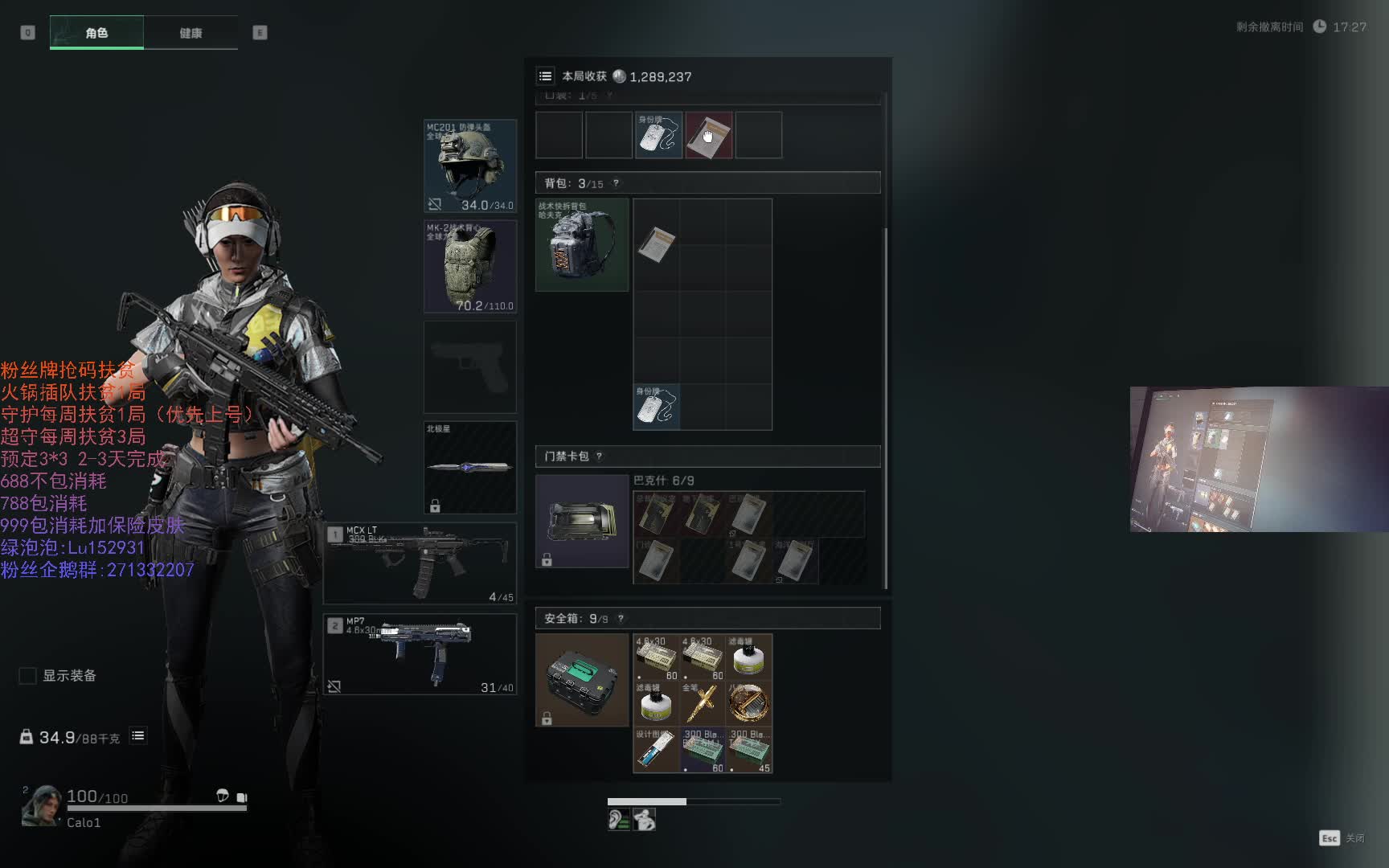The height and width of the screenshot is (868, 1389).
Task: Select the 北极星 knife slot
Action: (x=470, y=467)
